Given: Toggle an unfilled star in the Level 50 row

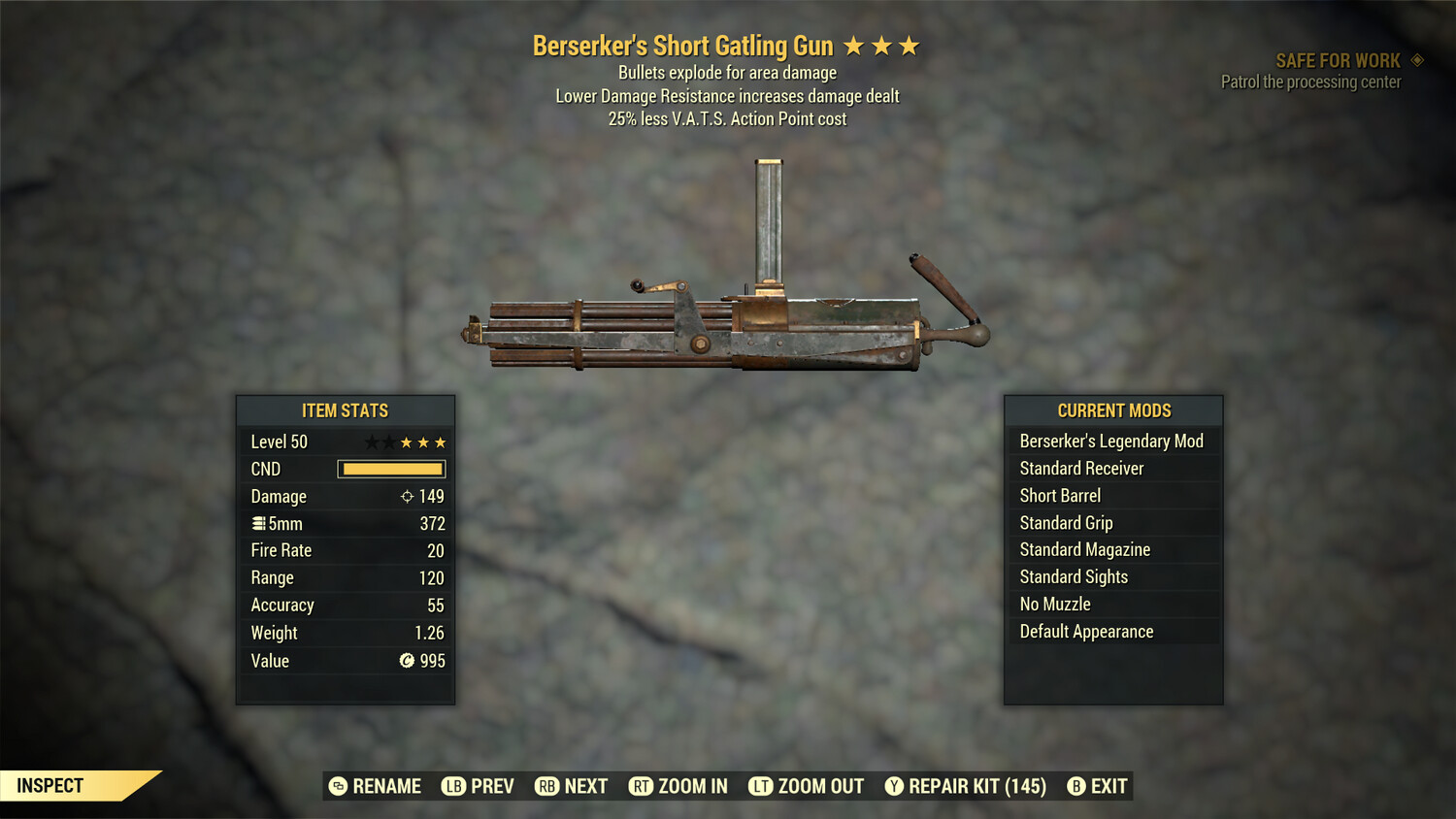Looking at the screenshot, I should pyautogui.click(x=372, y=442).
